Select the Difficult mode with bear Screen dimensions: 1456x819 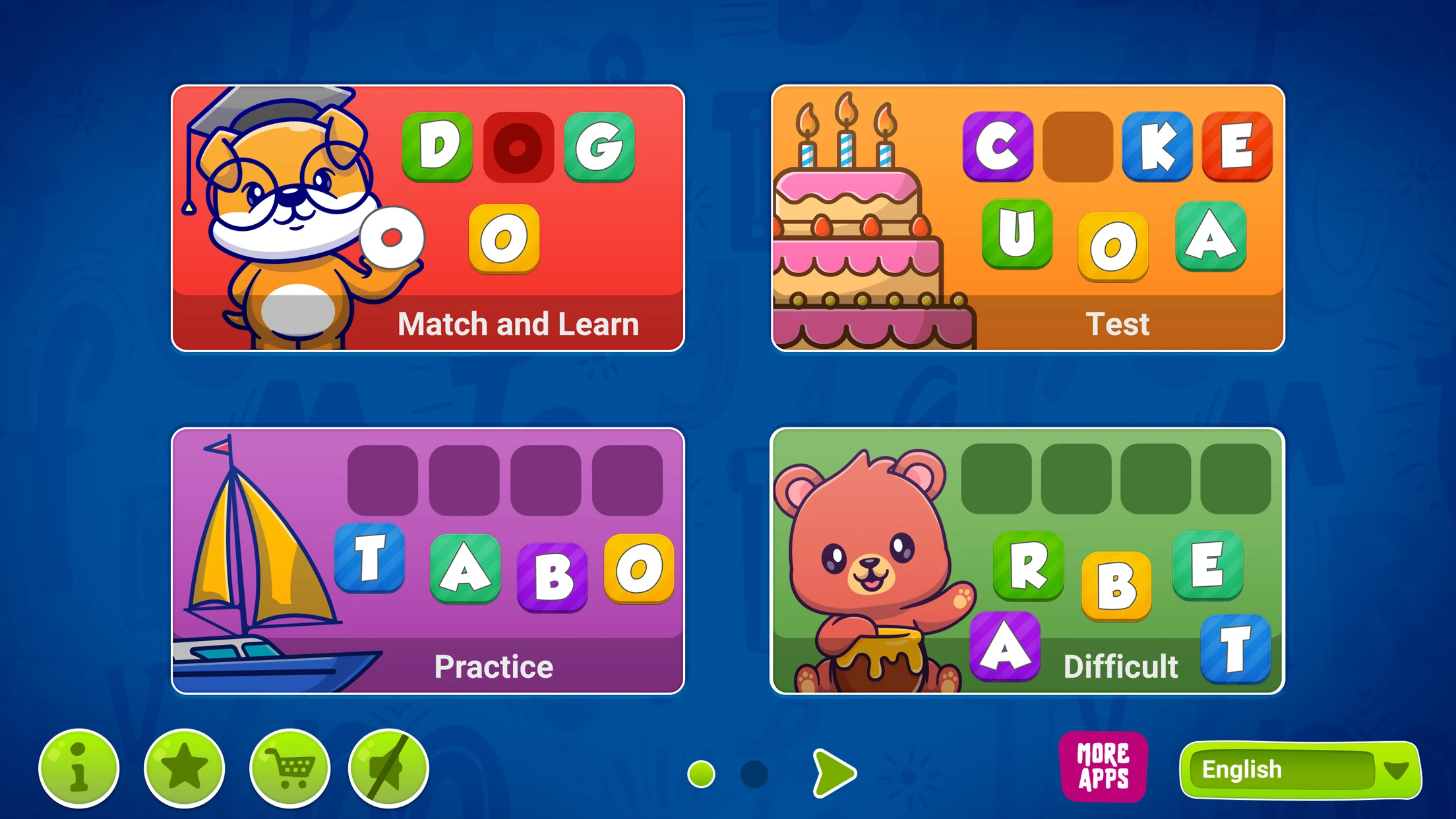click(x=1027, y=561)
